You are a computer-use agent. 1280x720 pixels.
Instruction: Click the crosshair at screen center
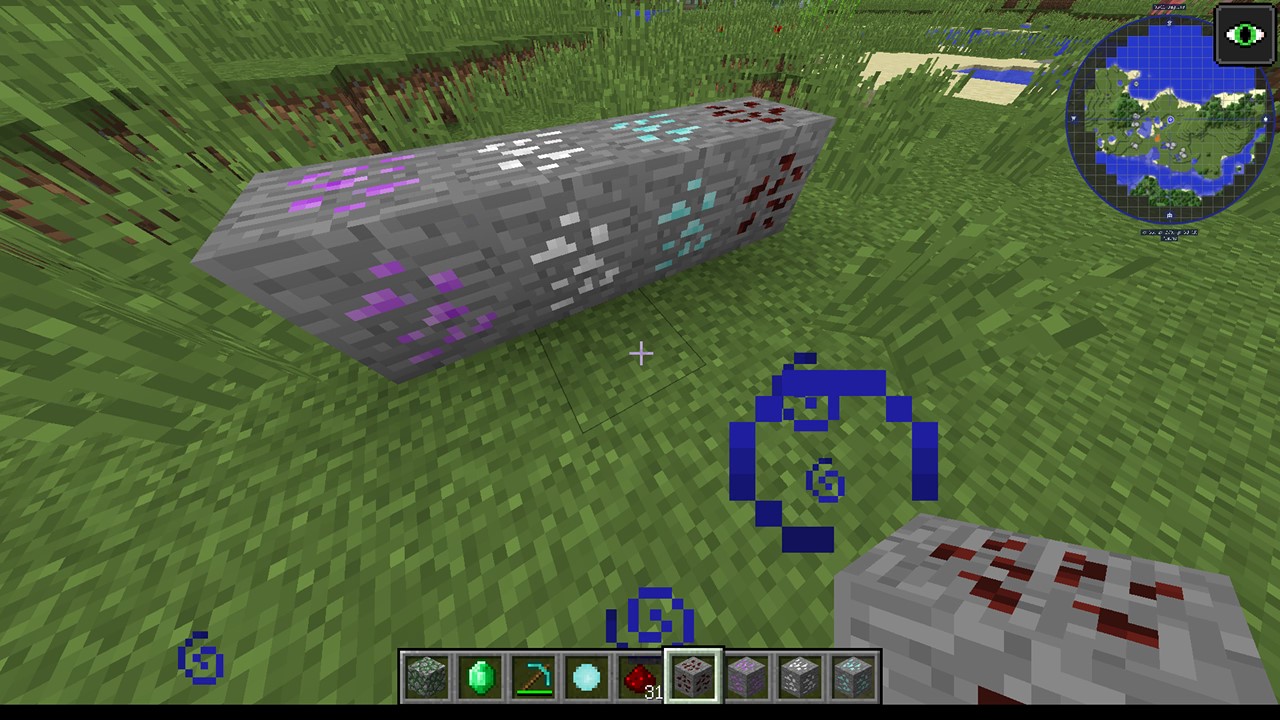(x=640, y=354)
